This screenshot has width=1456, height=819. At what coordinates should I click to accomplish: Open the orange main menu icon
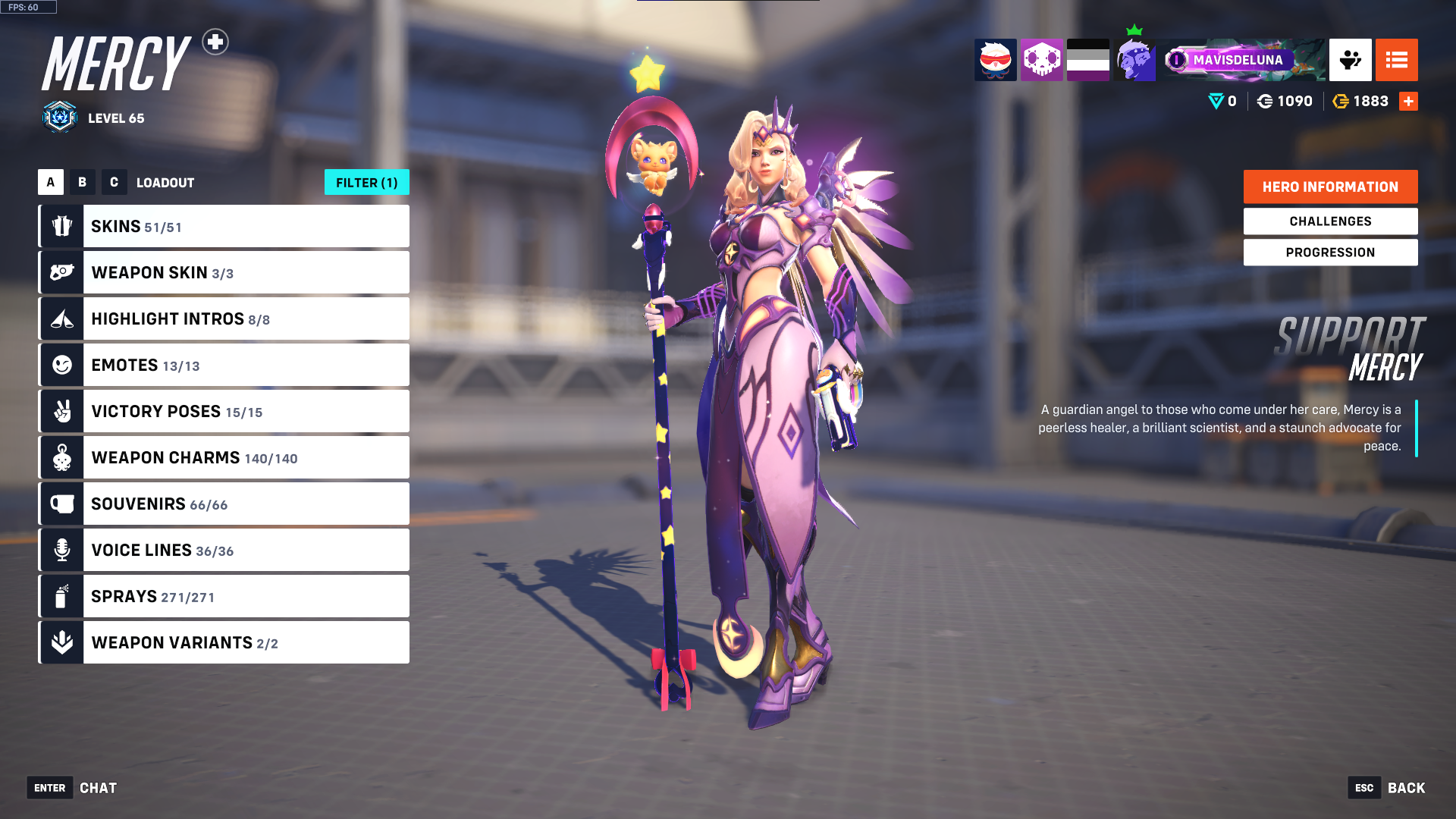tap(1396, 60)
